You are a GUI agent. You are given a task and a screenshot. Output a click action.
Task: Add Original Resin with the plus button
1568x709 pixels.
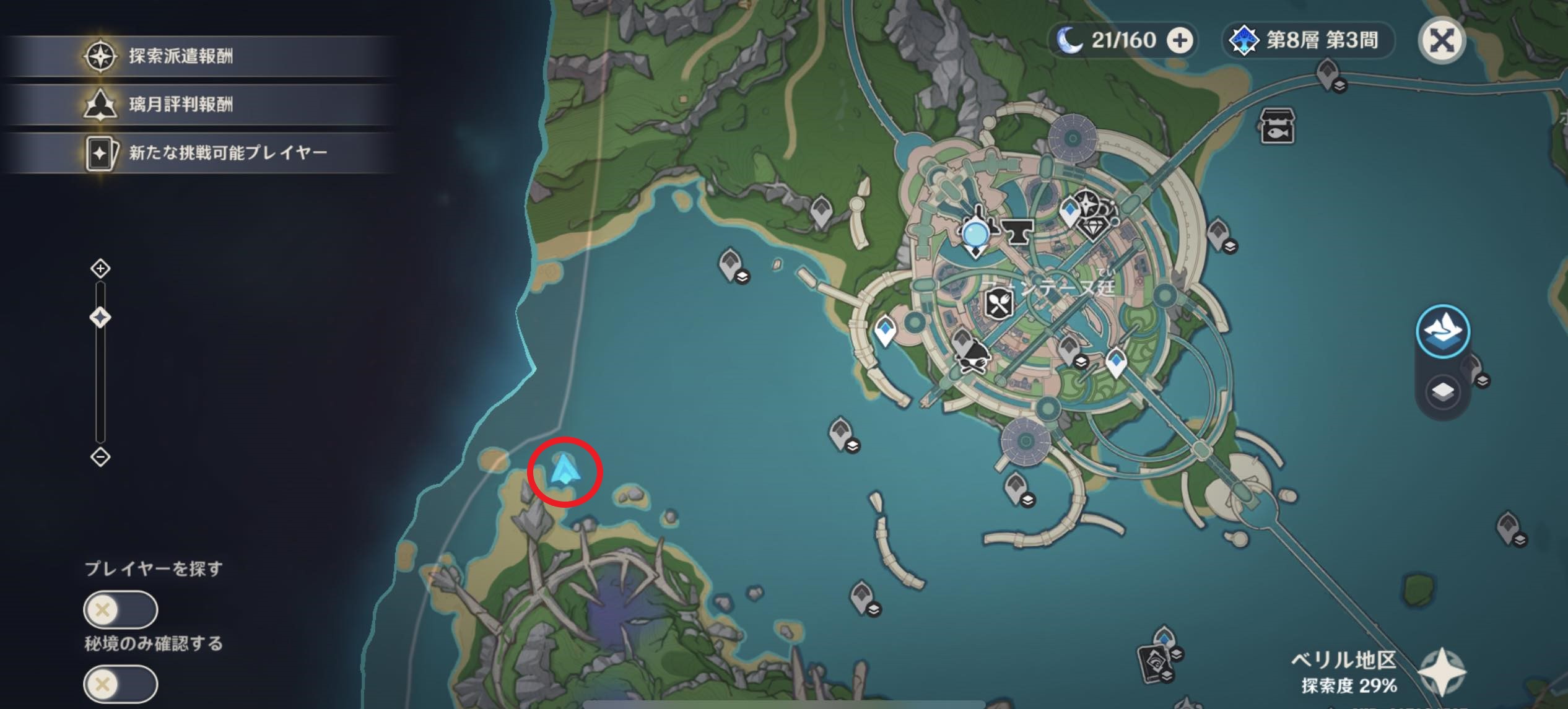coord(1180,41)
